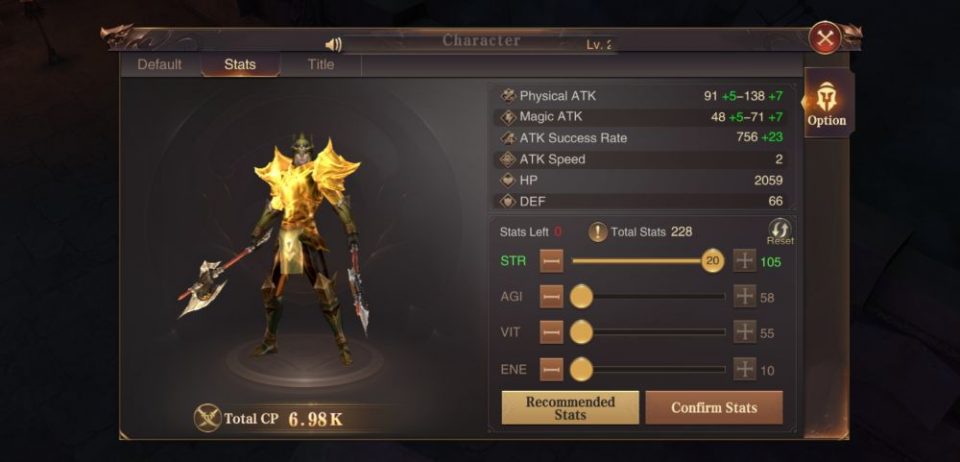Reduce ENE by one point
This screenshot has width=960, height=462.
tap(551, 369)
